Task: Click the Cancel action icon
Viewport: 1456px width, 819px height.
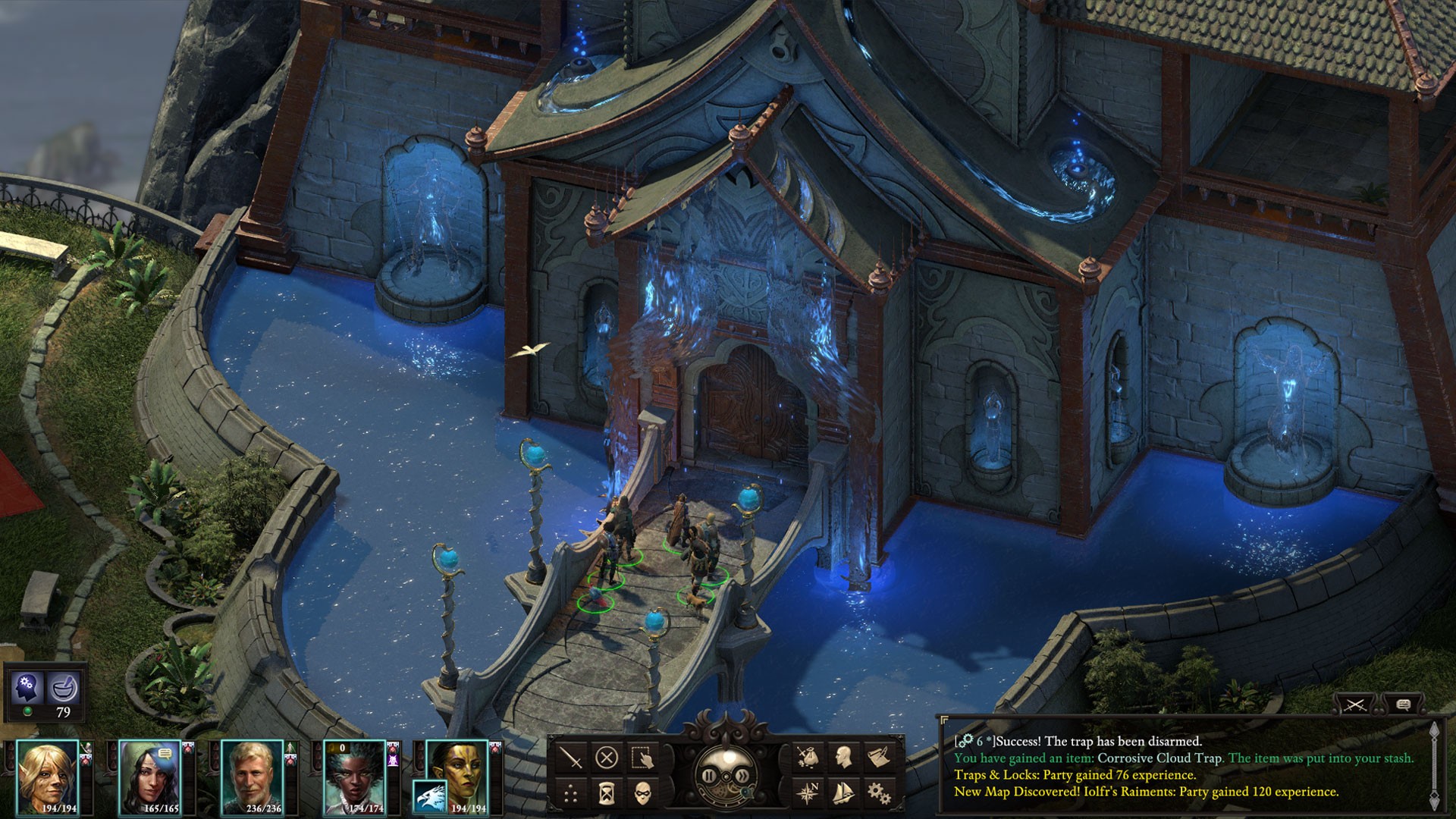Action: (607, 759)
